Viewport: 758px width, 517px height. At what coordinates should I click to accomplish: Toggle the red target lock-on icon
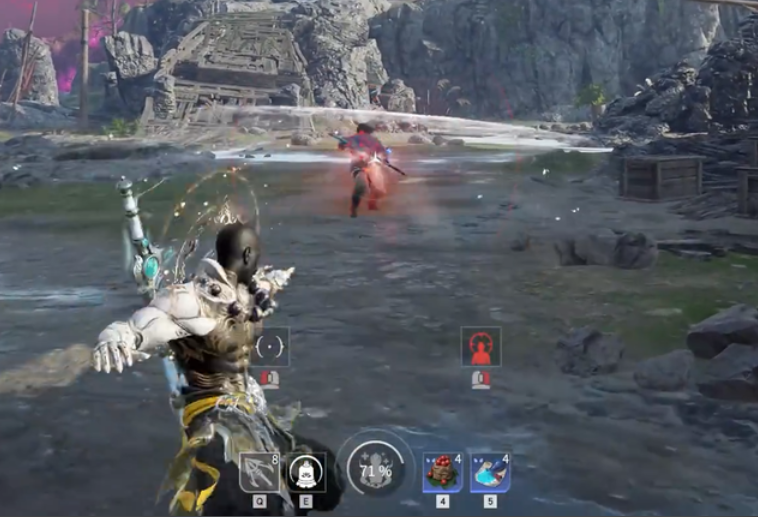[480, 347]
